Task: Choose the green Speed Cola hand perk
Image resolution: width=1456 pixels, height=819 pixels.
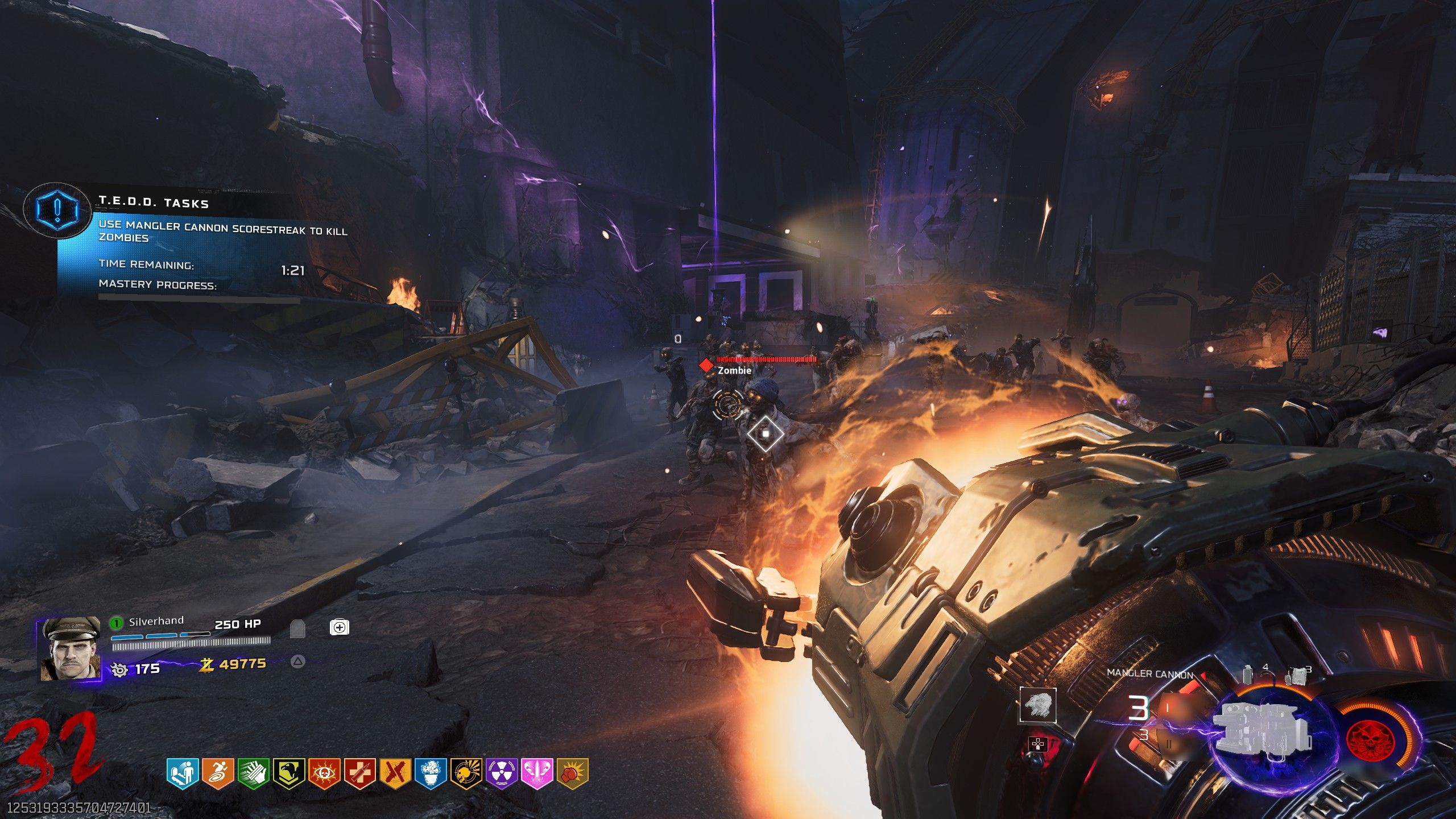Action: click(x=254, y=773)
